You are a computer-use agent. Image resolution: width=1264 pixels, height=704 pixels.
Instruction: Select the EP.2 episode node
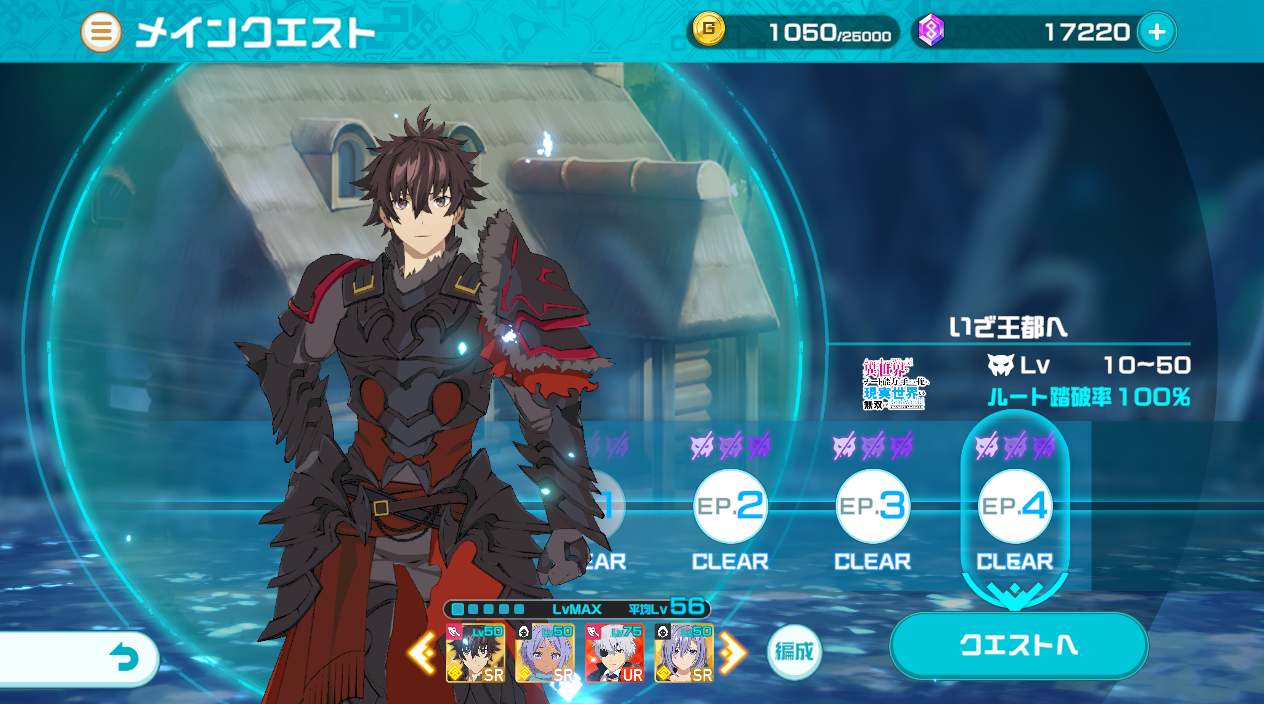coord(731,506)
